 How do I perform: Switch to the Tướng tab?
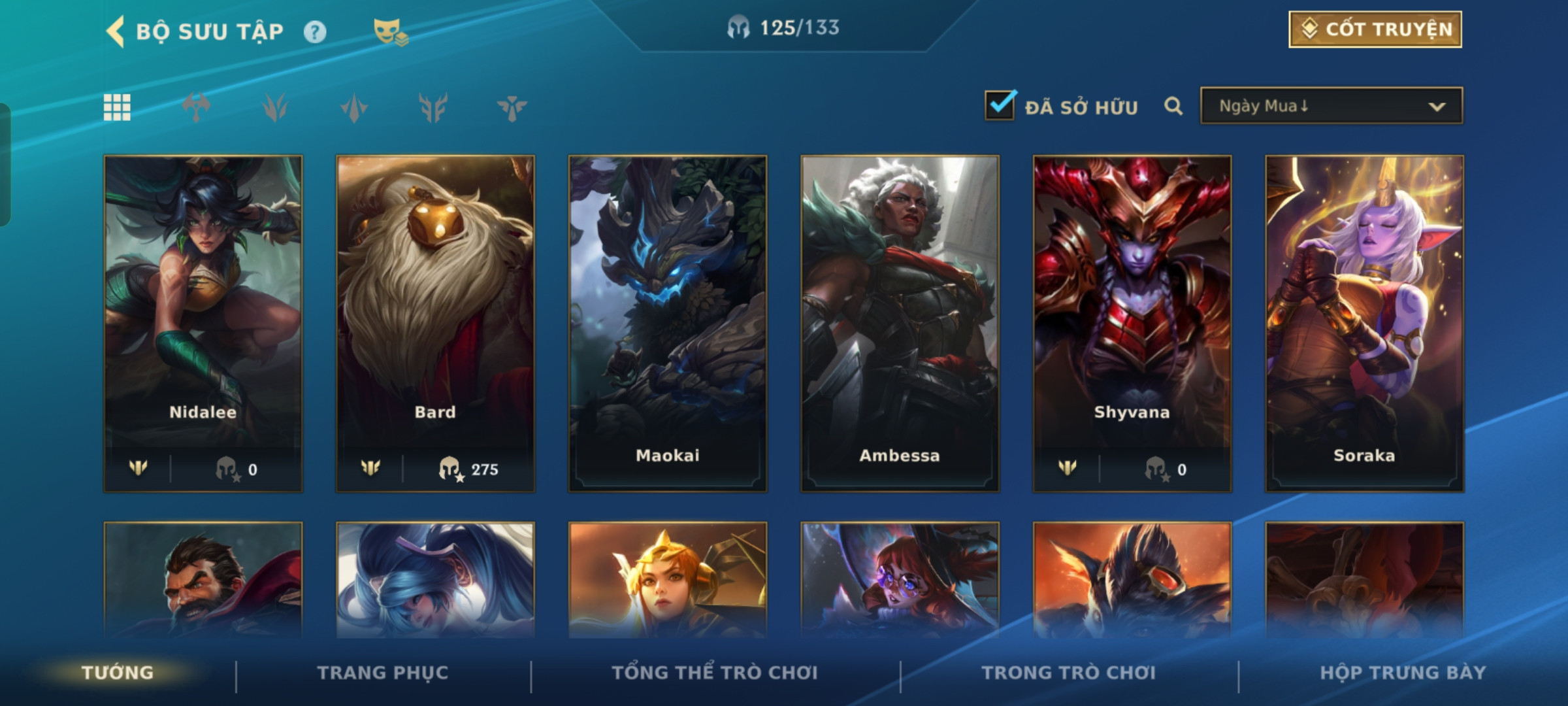click(118, 672)
